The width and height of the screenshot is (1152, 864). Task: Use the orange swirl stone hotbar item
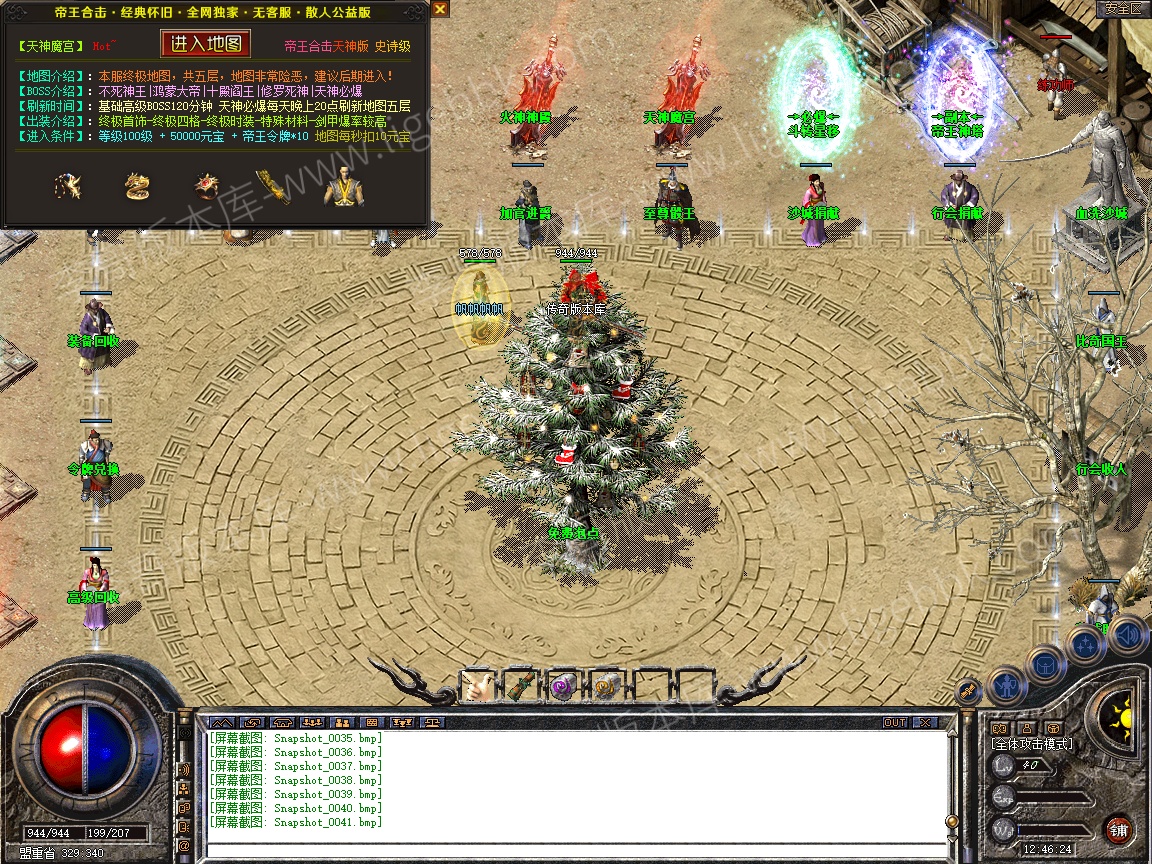coord(606,685)
